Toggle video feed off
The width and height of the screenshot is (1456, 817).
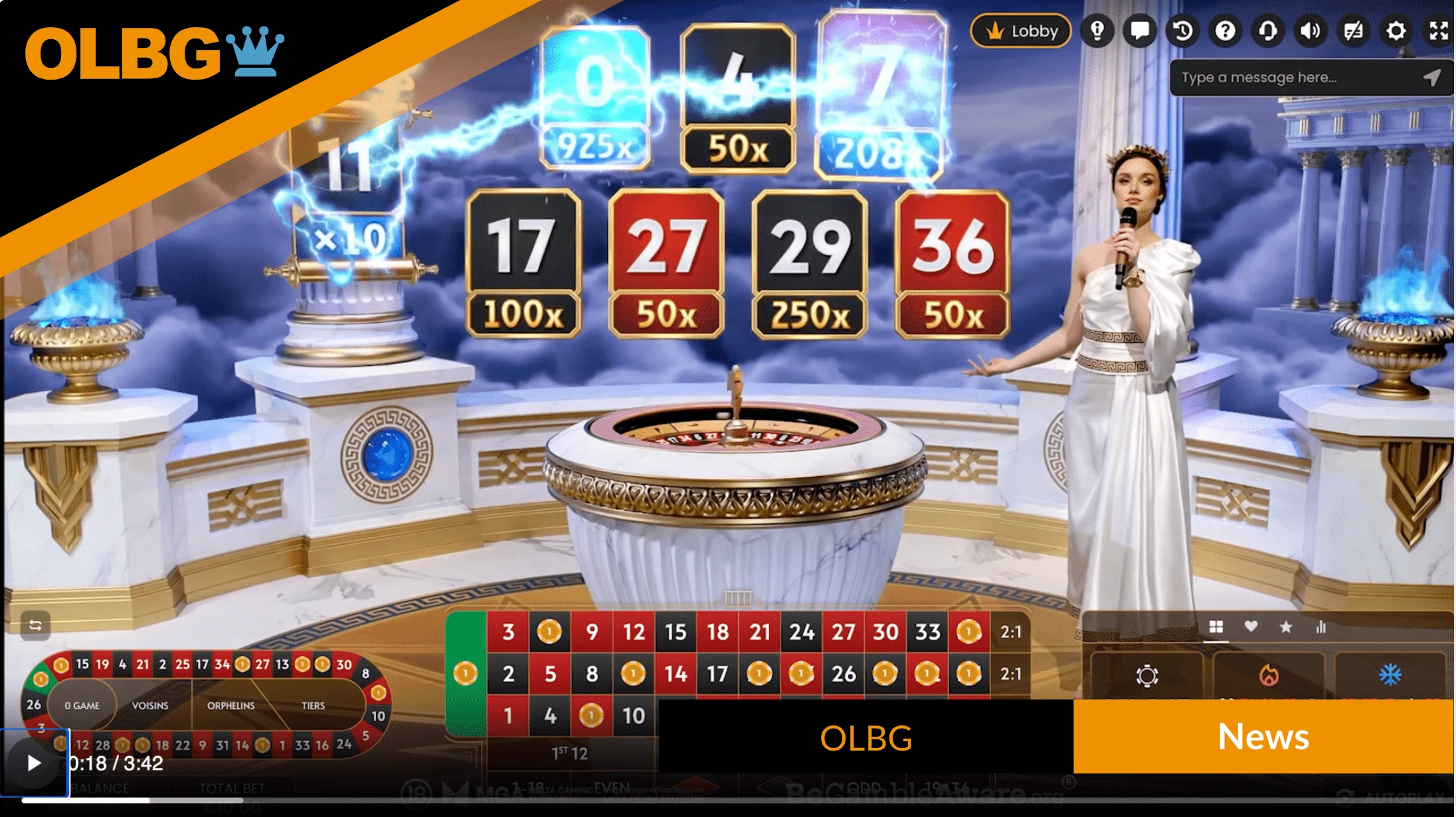(1353, 31)
